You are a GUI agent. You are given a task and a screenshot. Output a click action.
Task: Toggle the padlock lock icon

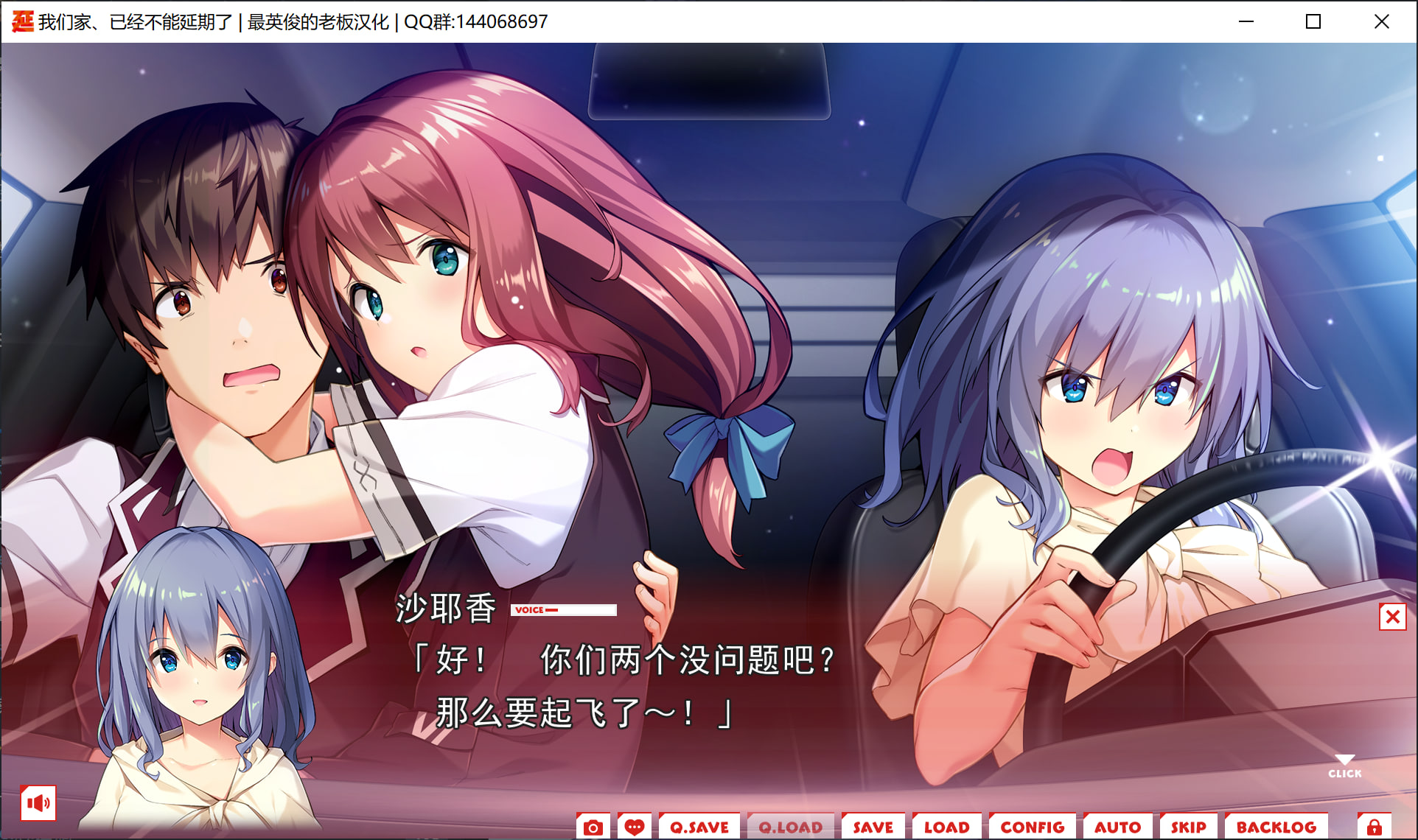coord(1374,827)
